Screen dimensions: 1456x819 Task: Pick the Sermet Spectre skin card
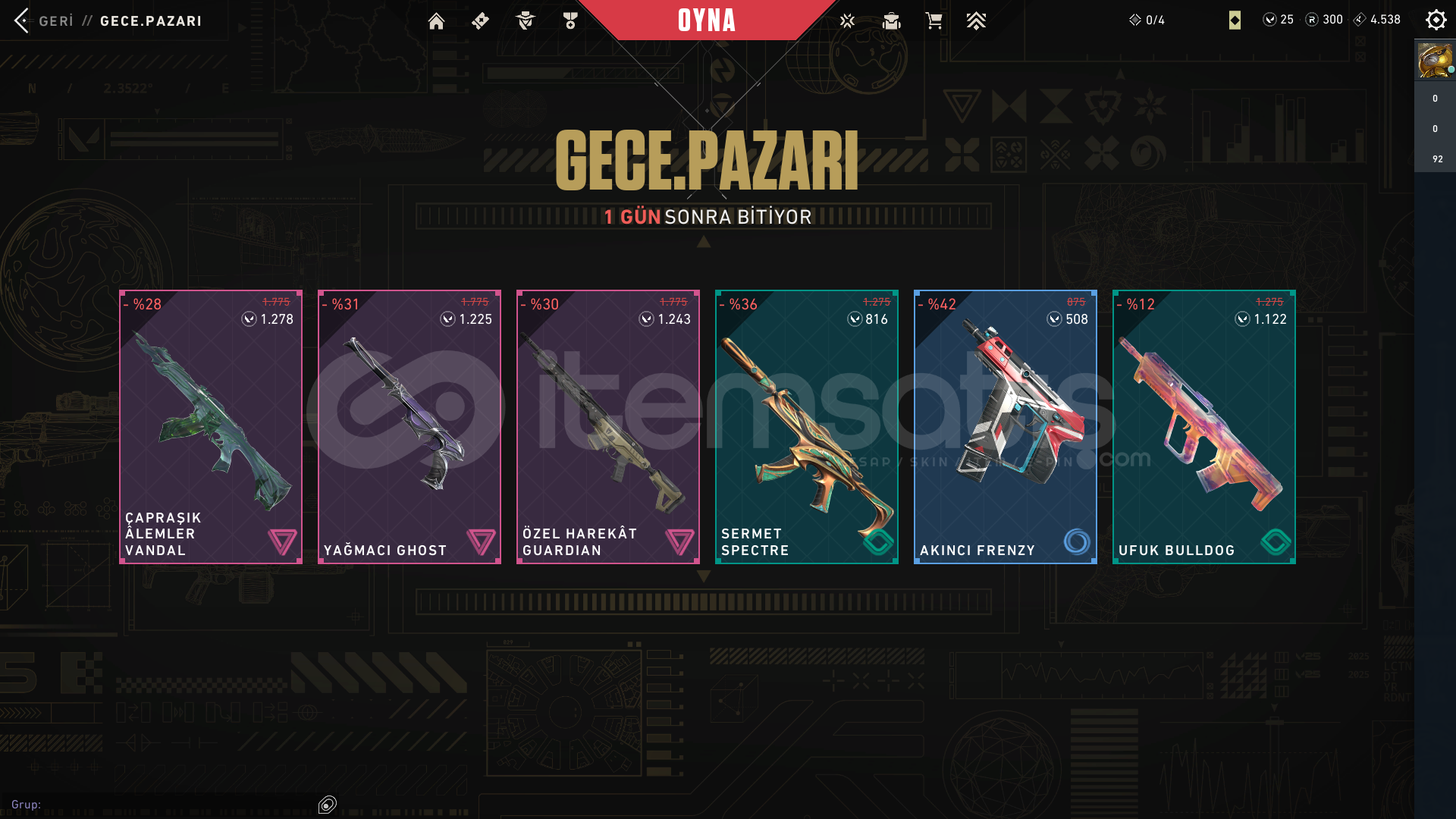(x=807, y=426)
